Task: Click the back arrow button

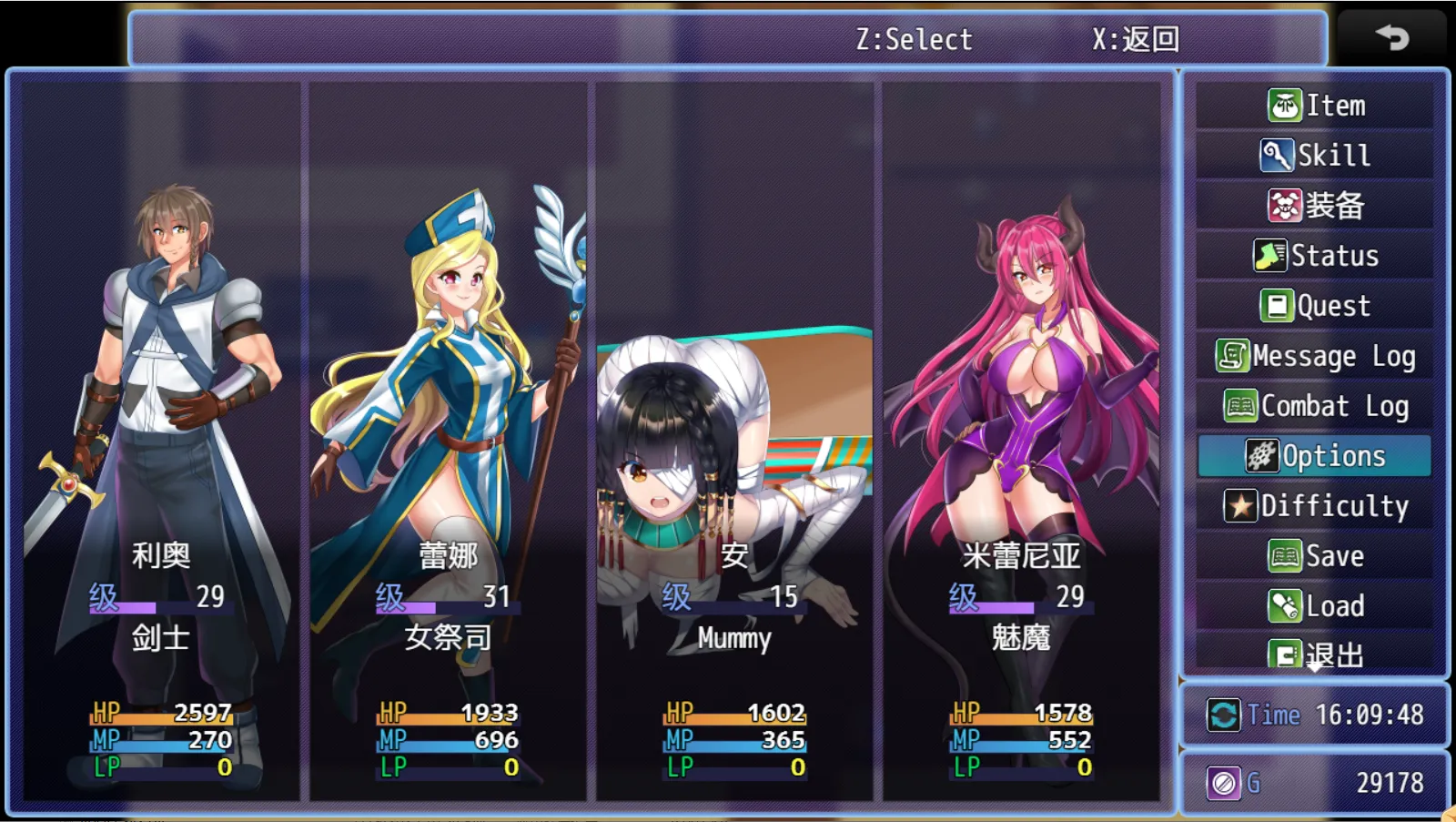Action: (x=1391, y=37)
